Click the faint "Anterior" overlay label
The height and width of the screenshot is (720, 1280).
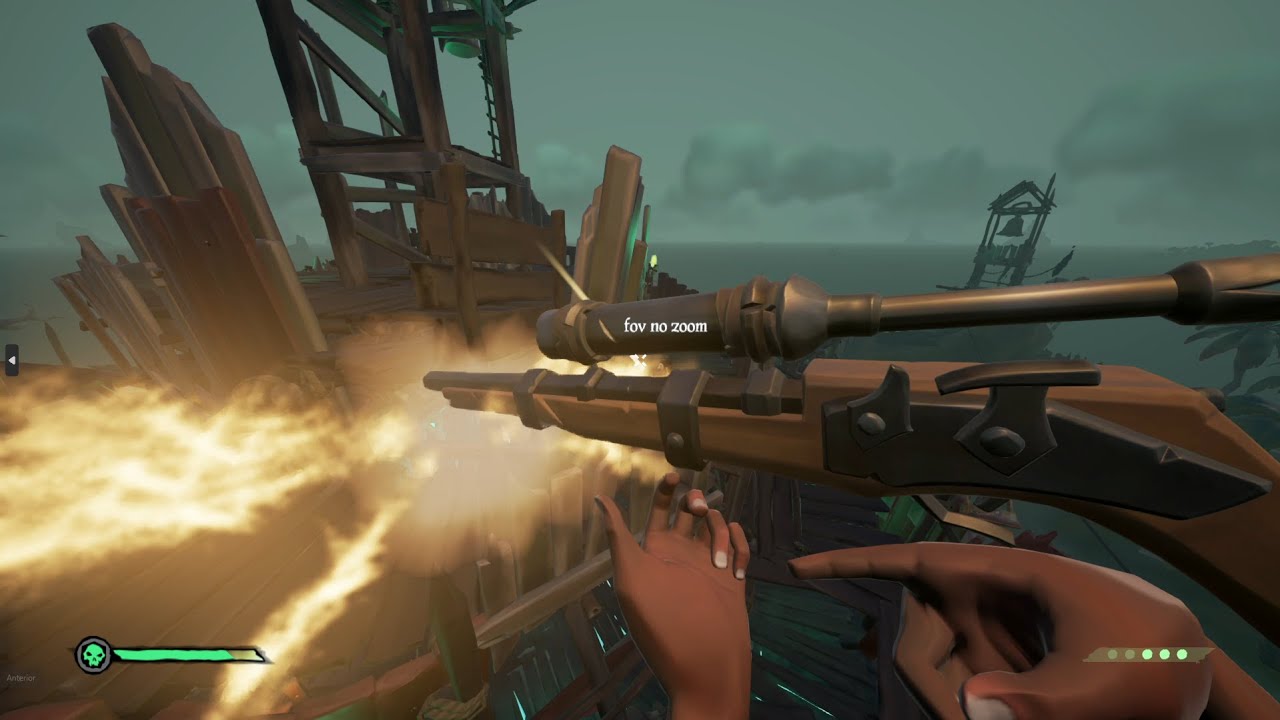coord(20,678)
